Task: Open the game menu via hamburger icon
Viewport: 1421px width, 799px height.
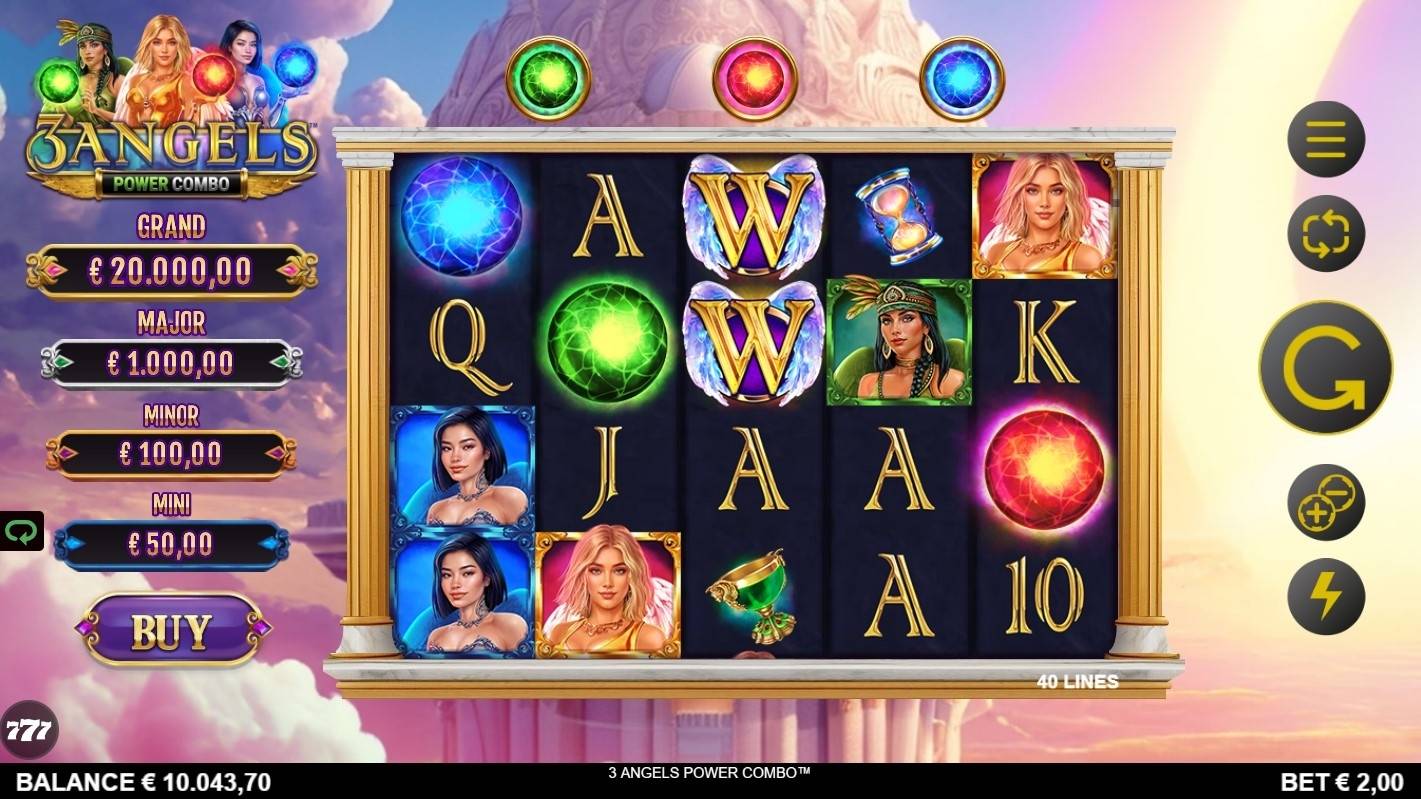Action: pos(1326,140)
